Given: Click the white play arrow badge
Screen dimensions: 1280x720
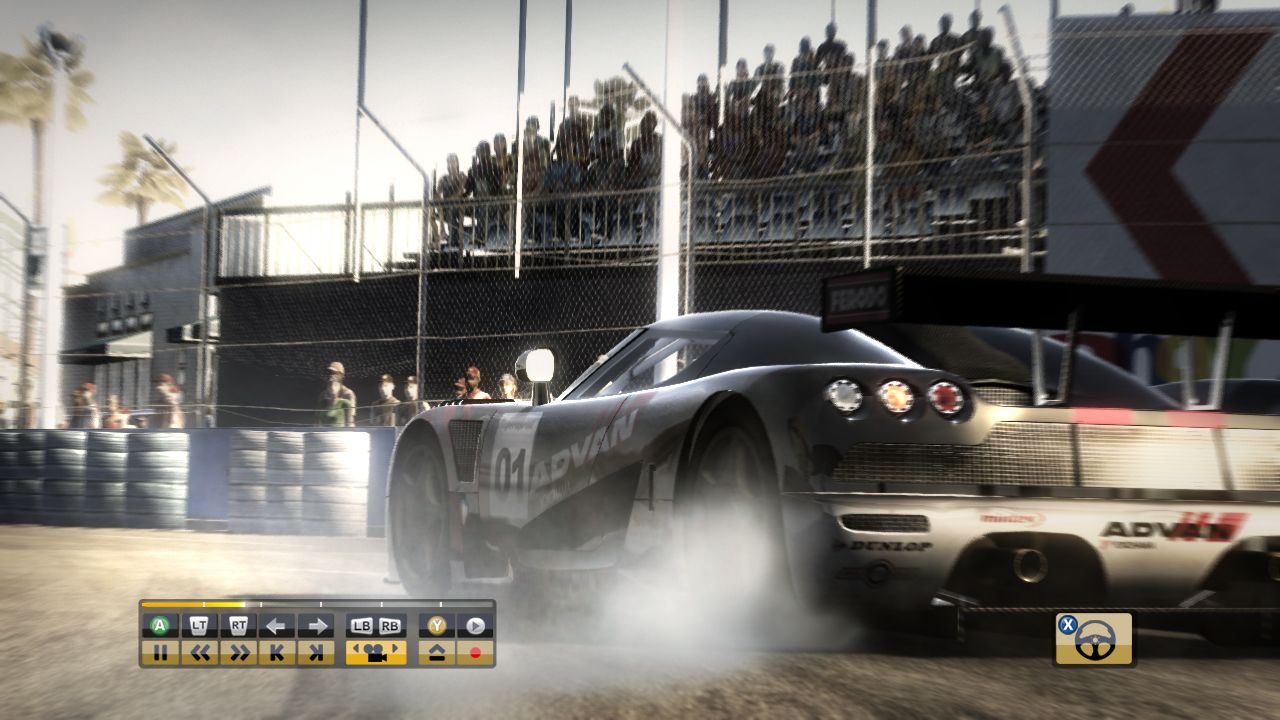Looking at the screenshot, I should tap(474, 625).
